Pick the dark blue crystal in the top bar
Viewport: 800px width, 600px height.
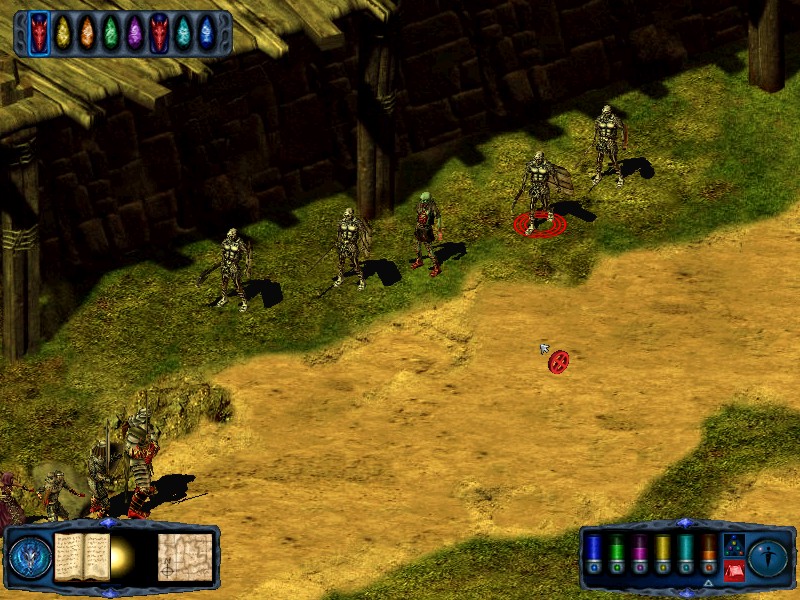point(206,33)
